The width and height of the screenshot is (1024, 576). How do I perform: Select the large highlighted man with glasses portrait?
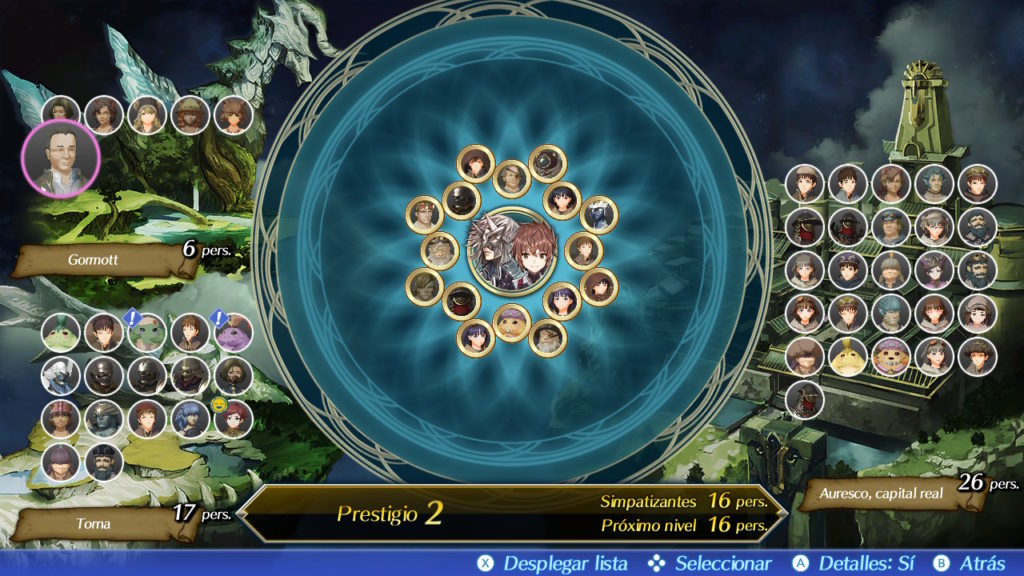pyautogui.click(x=60, y=159)
